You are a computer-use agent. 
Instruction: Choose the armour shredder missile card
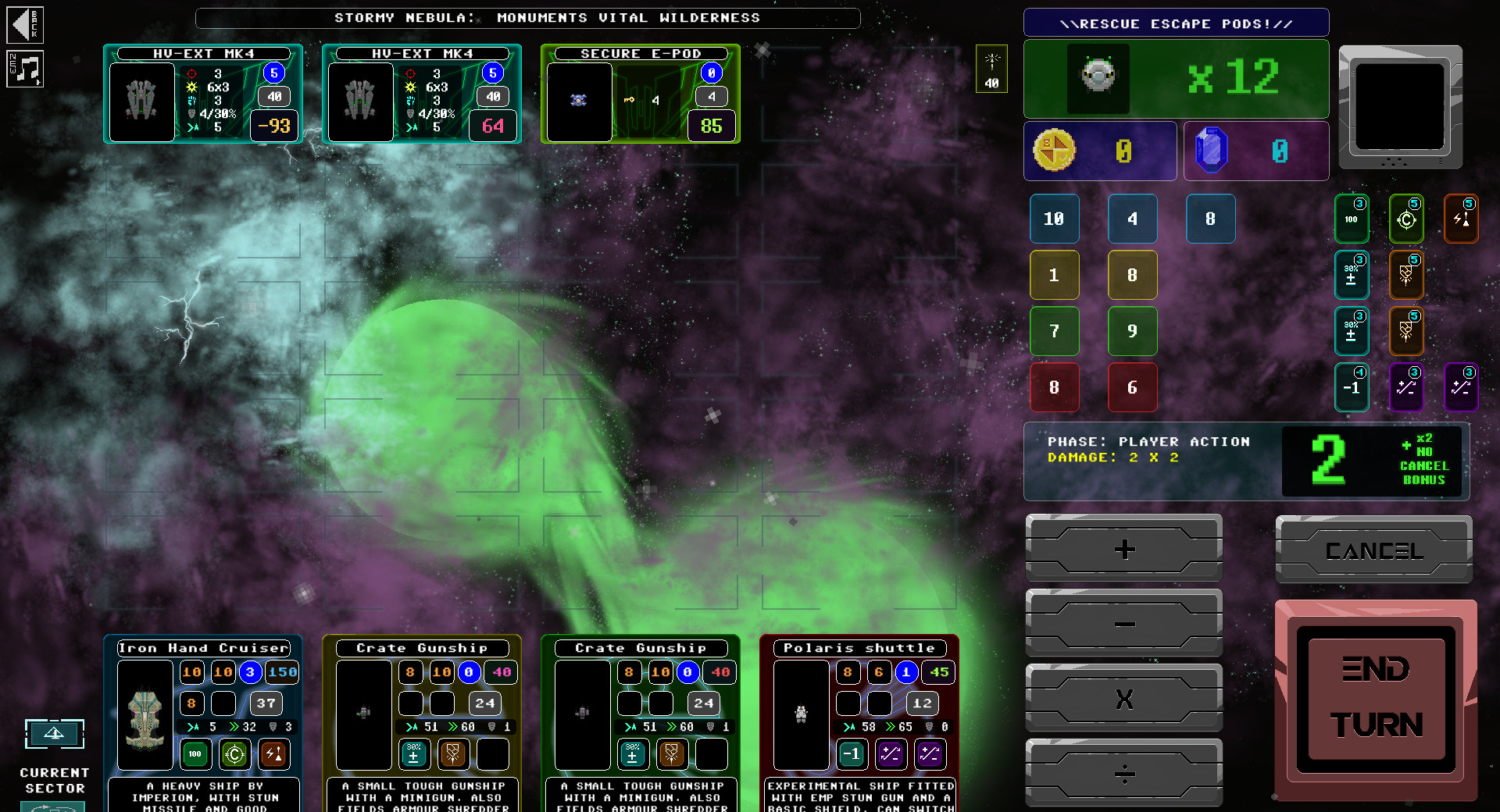1406,275
